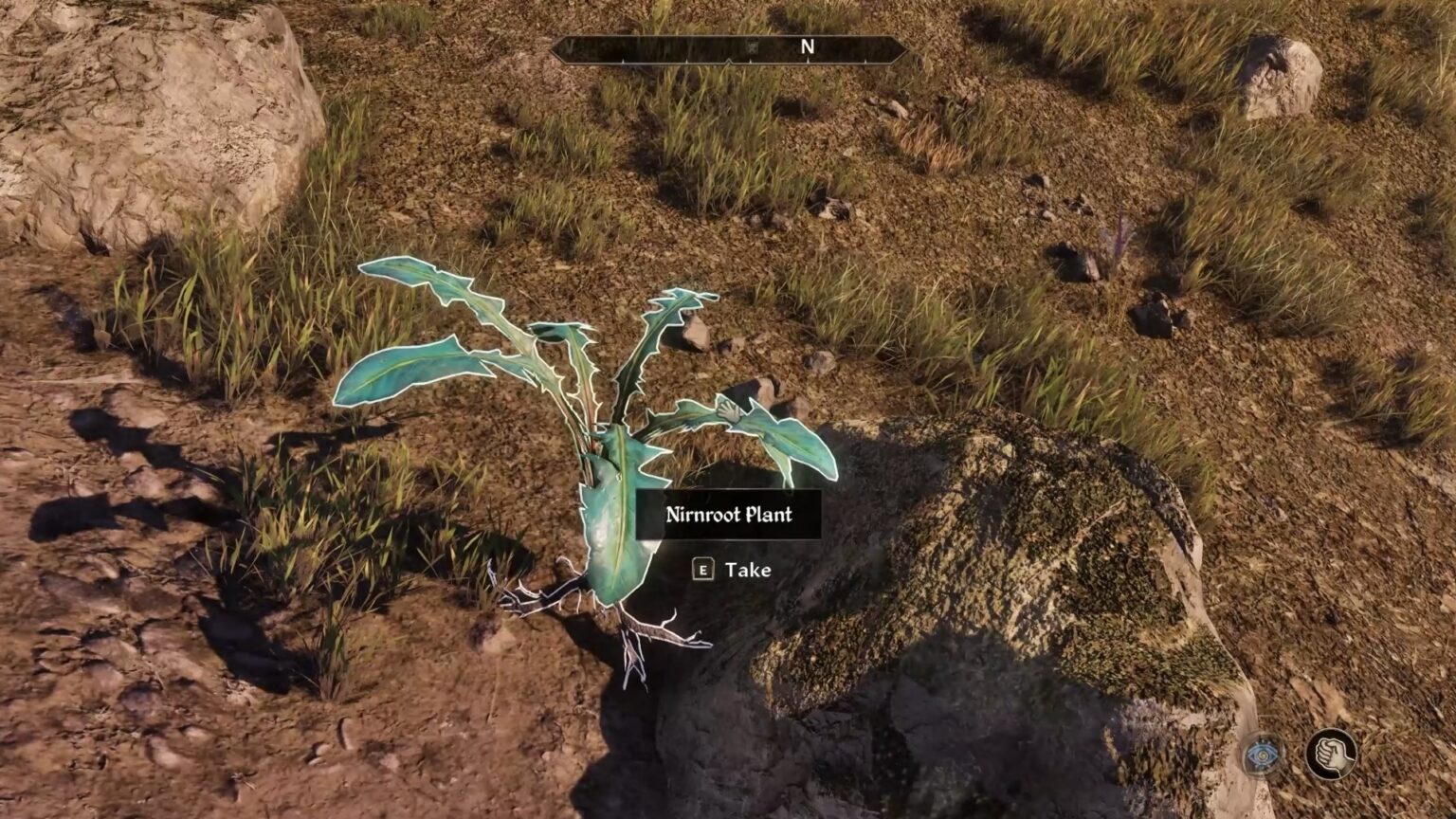
Task: Click the leftmost tick mark on the compass
Action: [623, 60]
